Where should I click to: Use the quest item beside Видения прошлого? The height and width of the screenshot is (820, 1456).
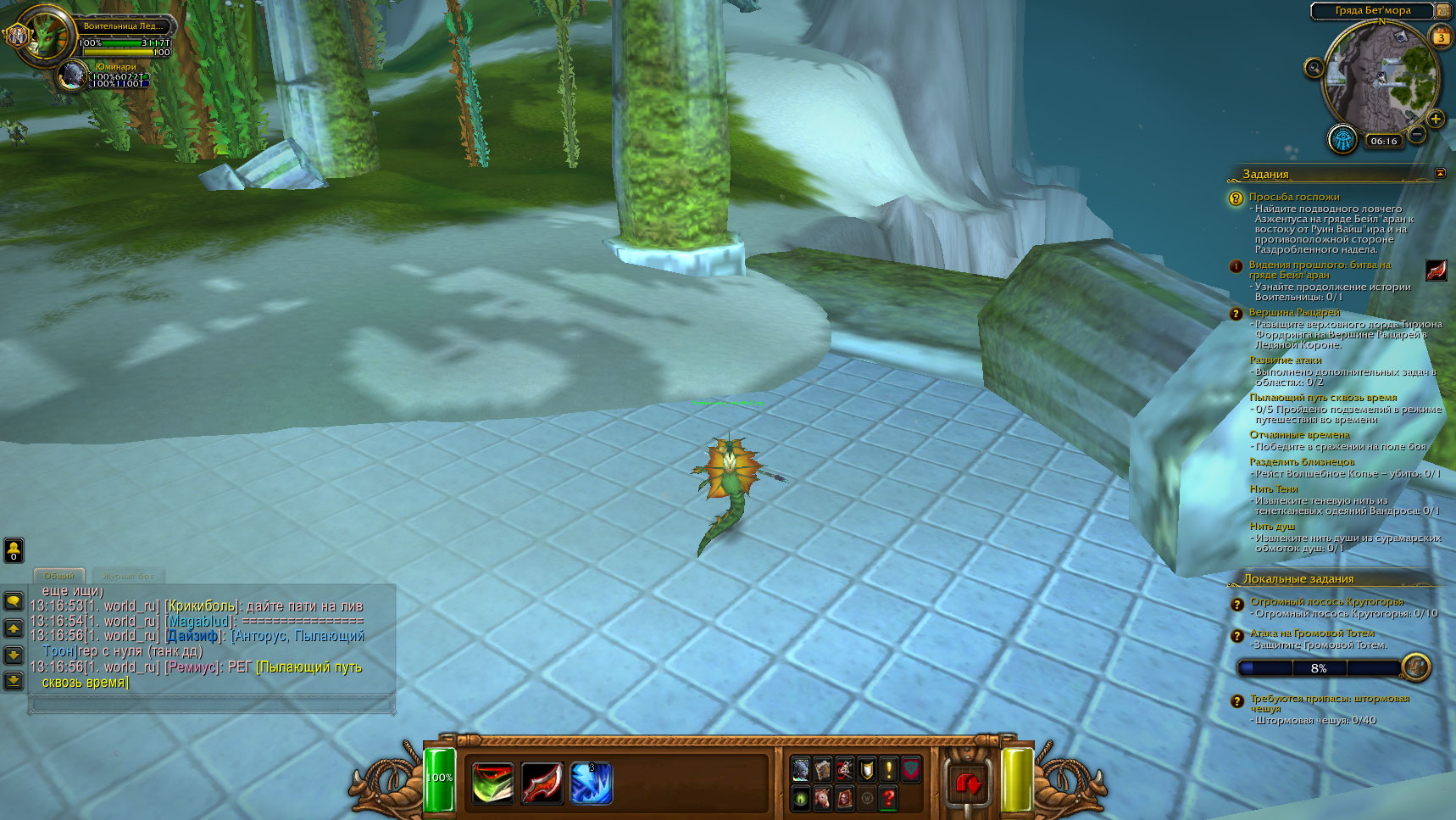click(1436, 271)
